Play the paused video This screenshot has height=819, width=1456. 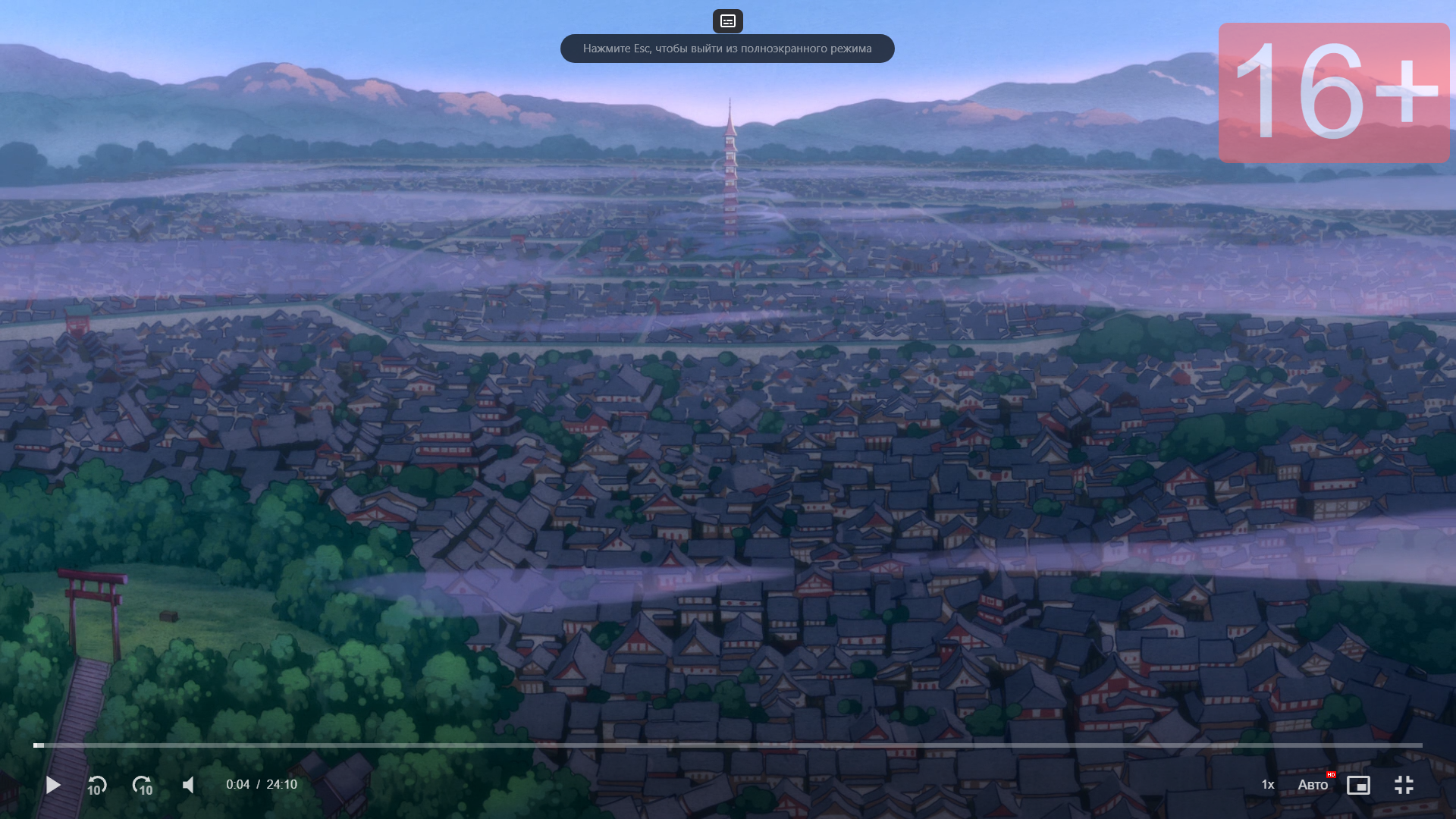(x=53, y=785)
